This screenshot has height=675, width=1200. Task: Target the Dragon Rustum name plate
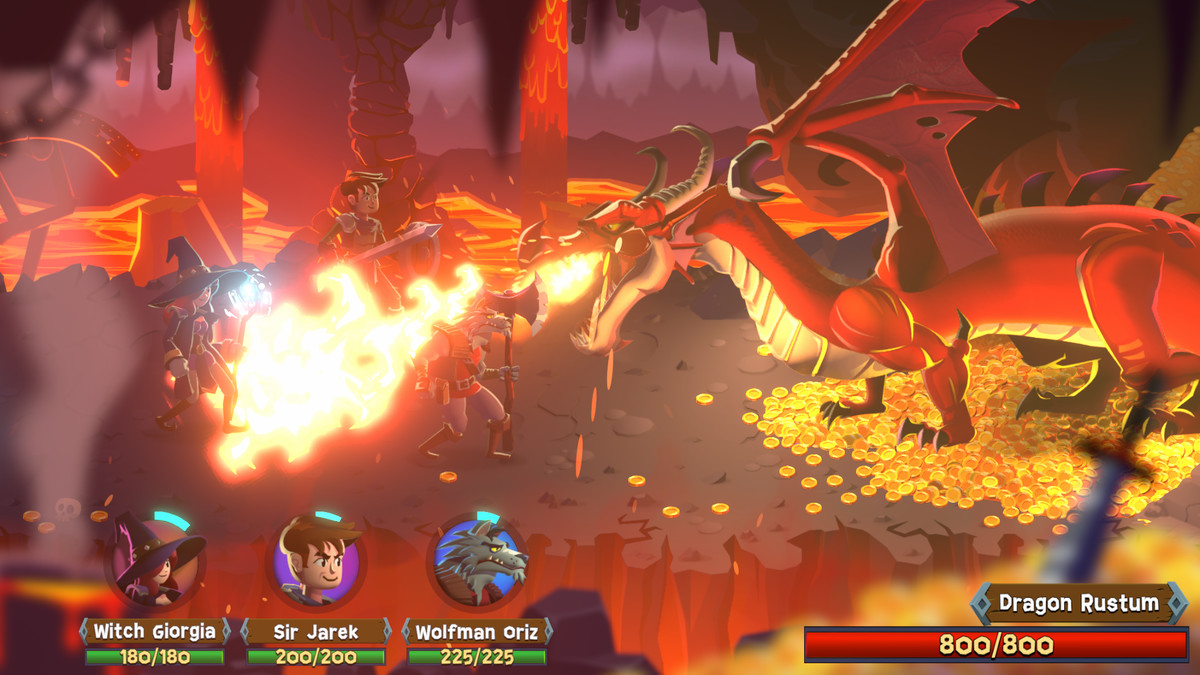1079,603
